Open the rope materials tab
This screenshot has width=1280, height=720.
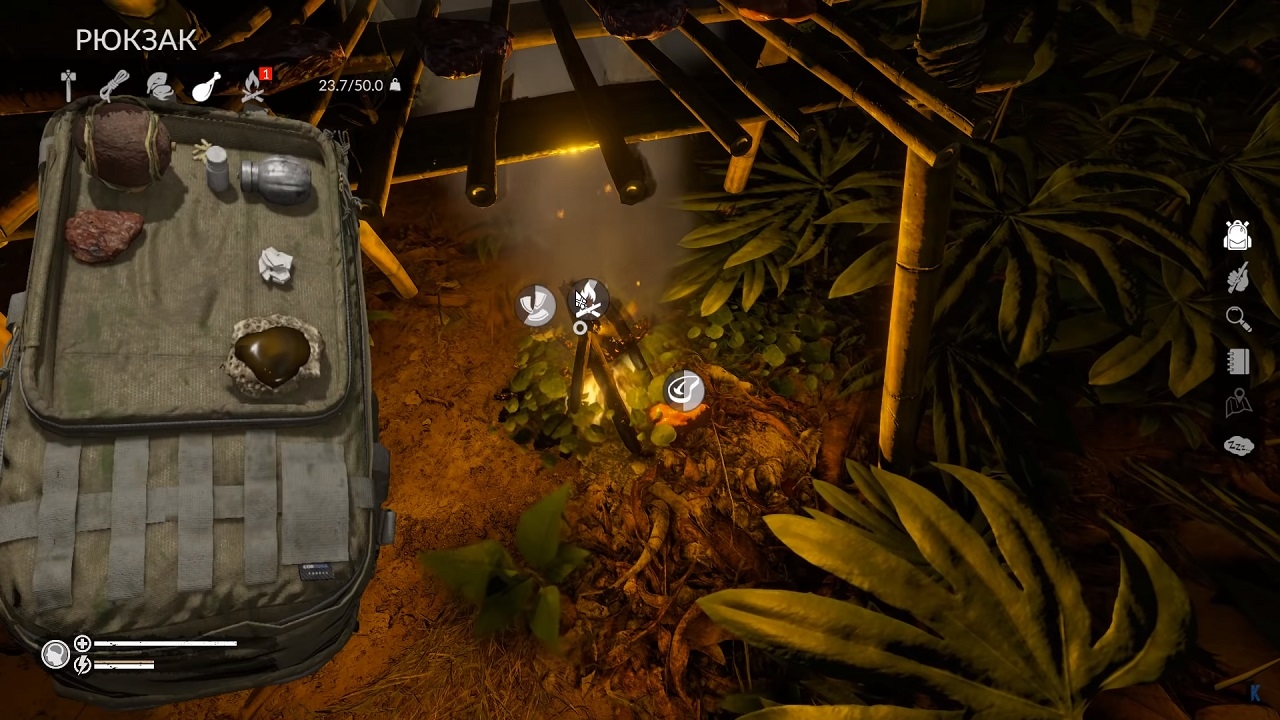point(114,86)
